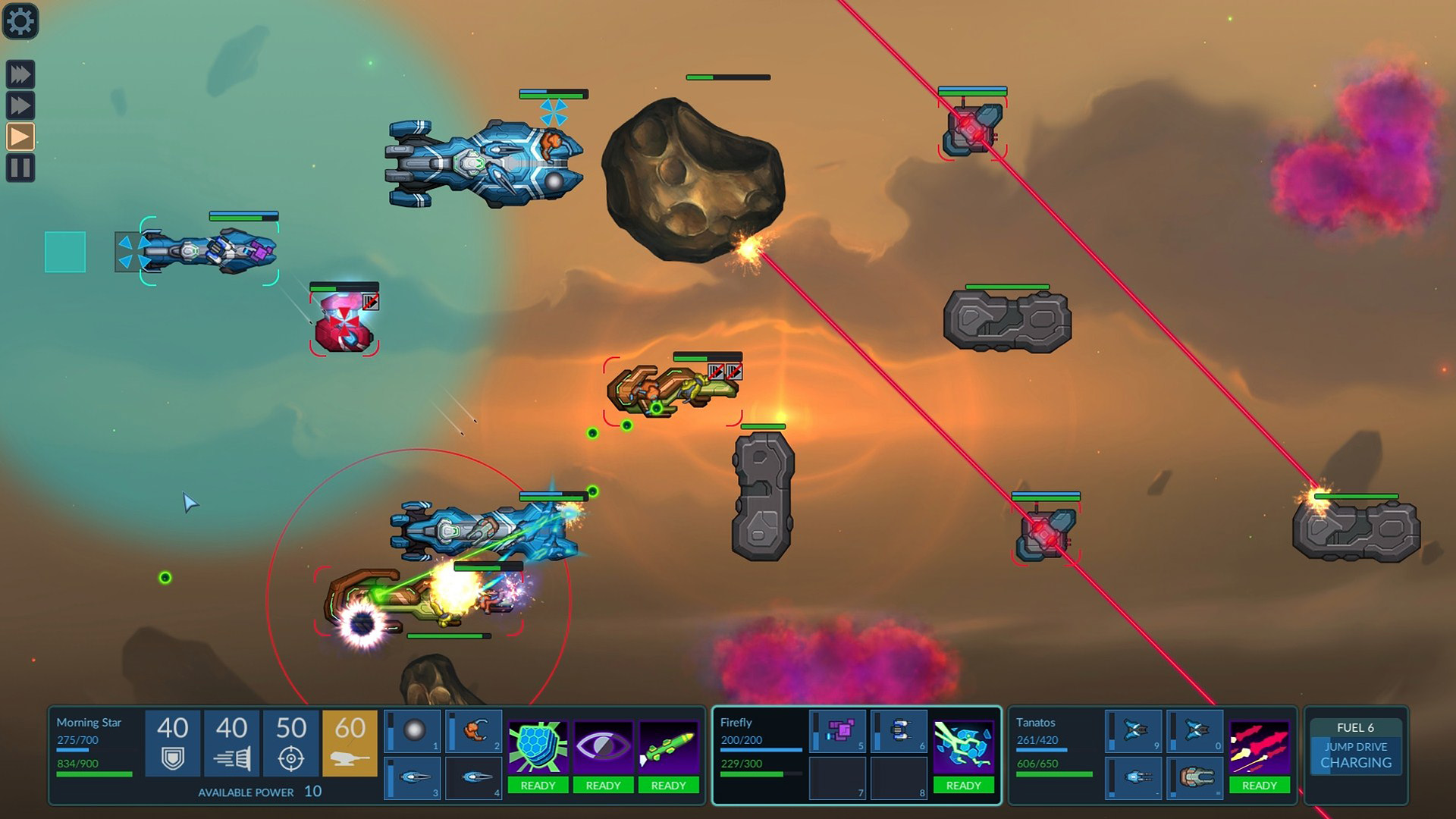Launch the green missile ability
The image size is (1456, 819).
pos(668,755)
